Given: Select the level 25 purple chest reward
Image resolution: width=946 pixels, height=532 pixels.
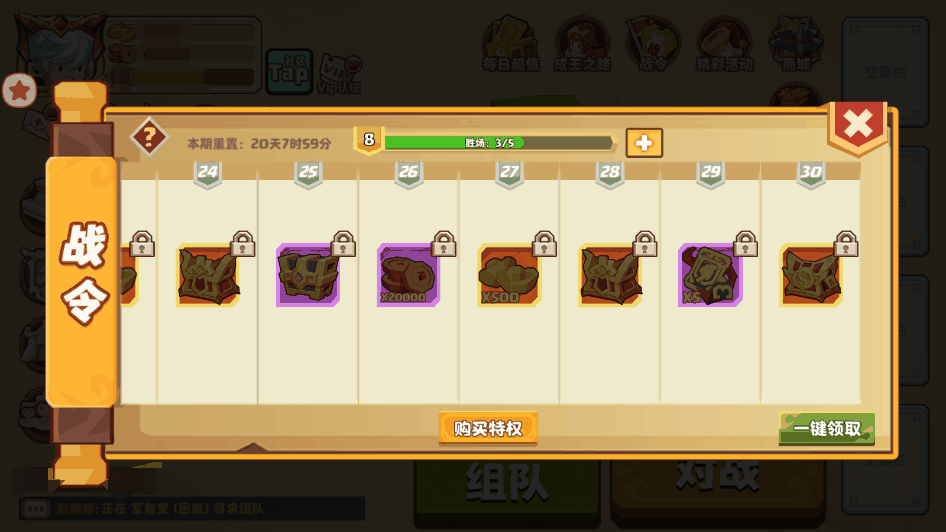Looking at the screenshot, I should click(308, 275).
